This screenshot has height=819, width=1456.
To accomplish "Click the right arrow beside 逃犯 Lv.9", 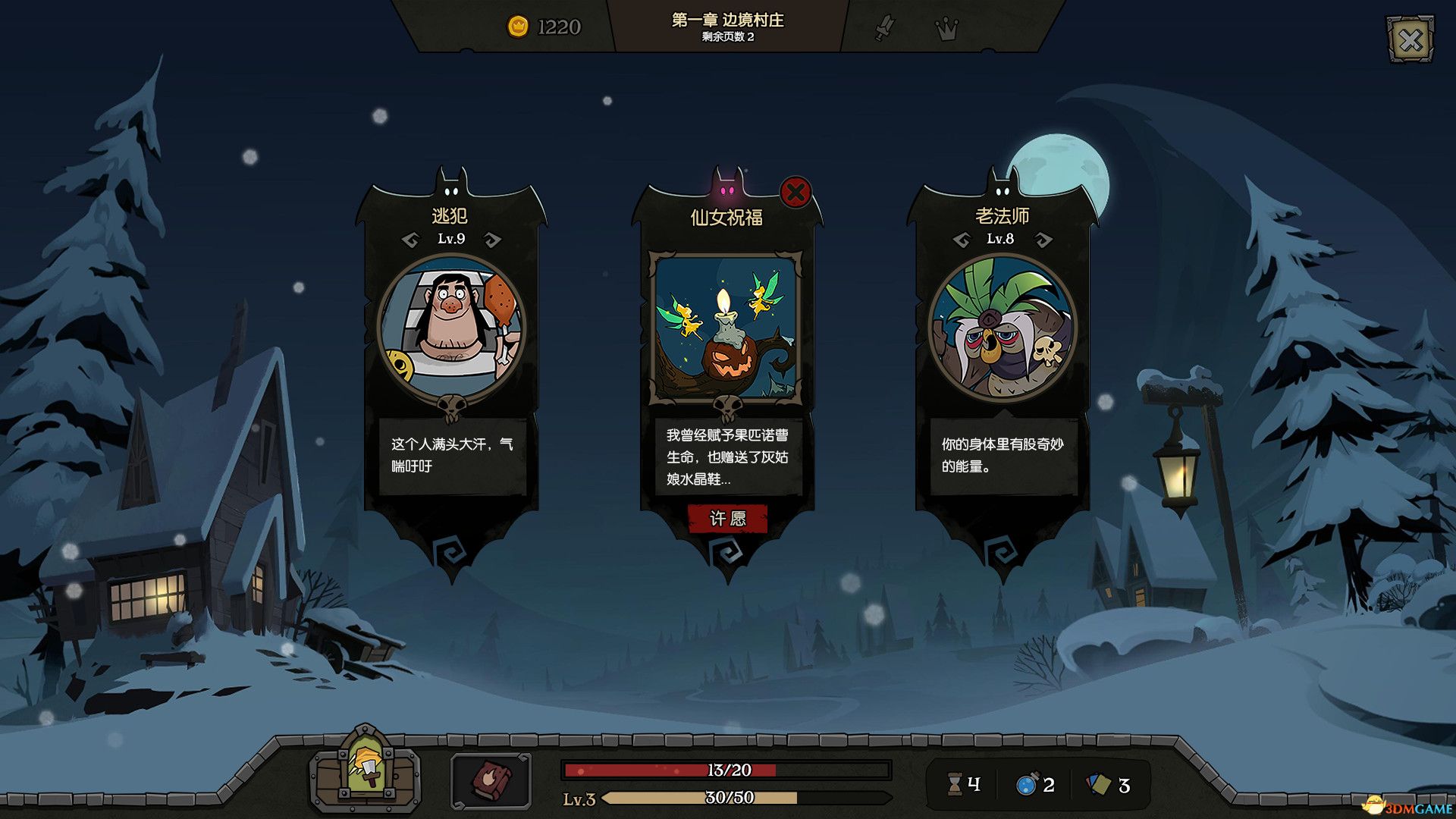I will click(x=493, y=240).
